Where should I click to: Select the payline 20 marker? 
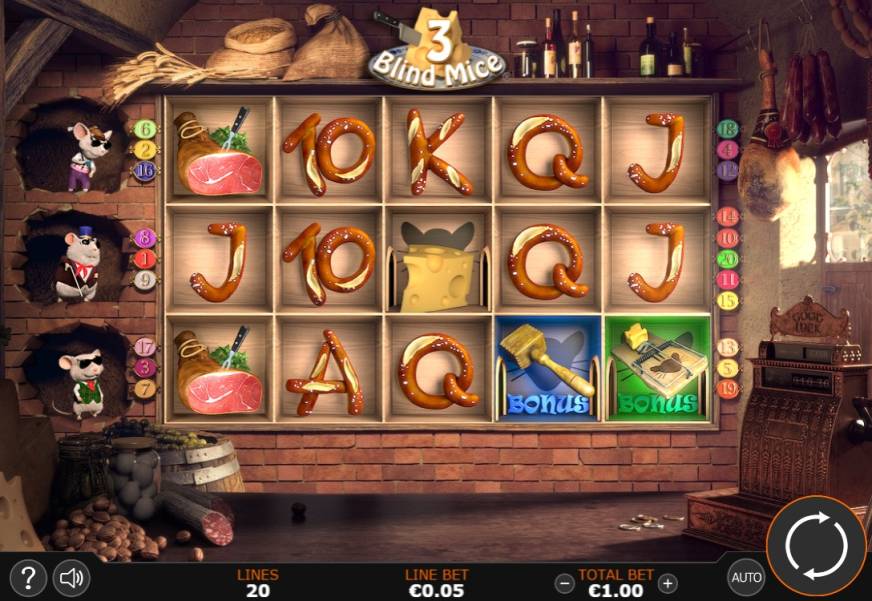[727, 258]
